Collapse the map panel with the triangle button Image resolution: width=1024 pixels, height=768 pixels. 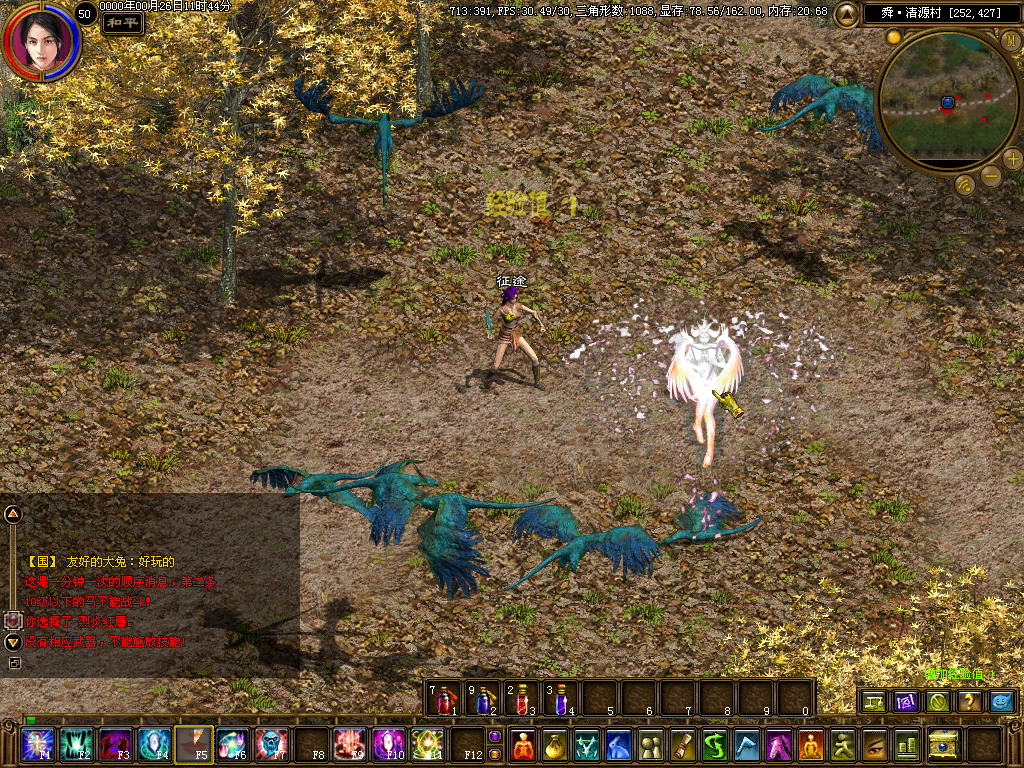[847, 14]
